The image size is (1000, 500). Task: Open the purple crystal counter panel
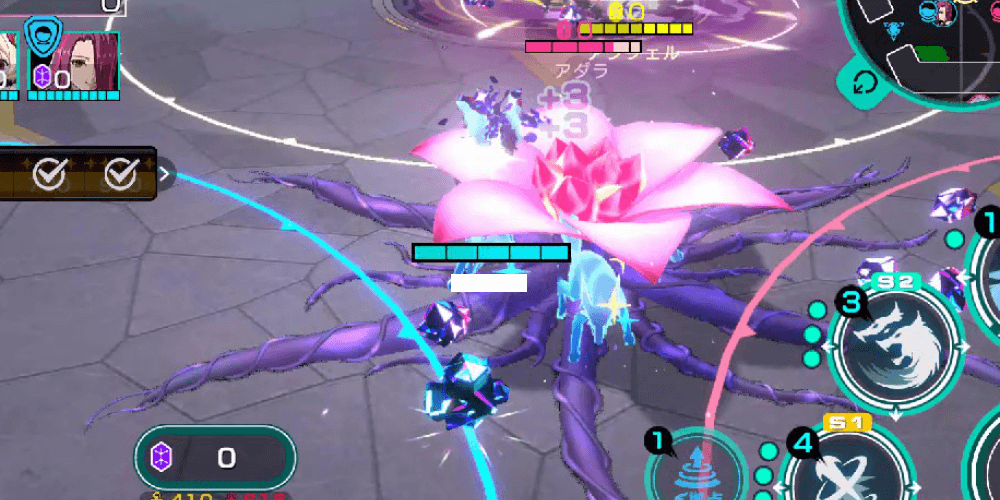pyautogui.click(x=214, y=458)
